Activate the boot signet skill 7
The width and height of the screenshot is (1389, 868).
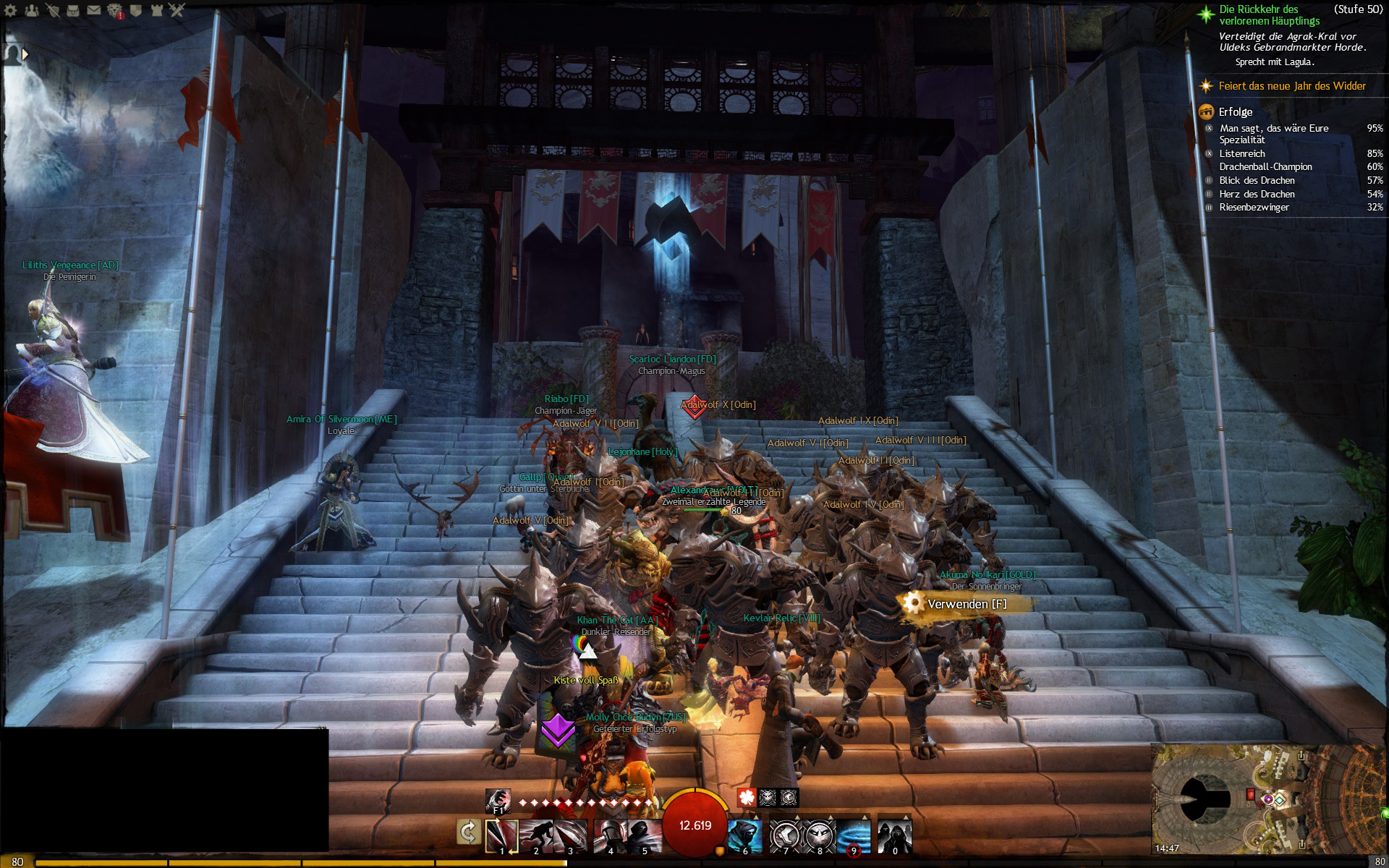tap(784, 835)
